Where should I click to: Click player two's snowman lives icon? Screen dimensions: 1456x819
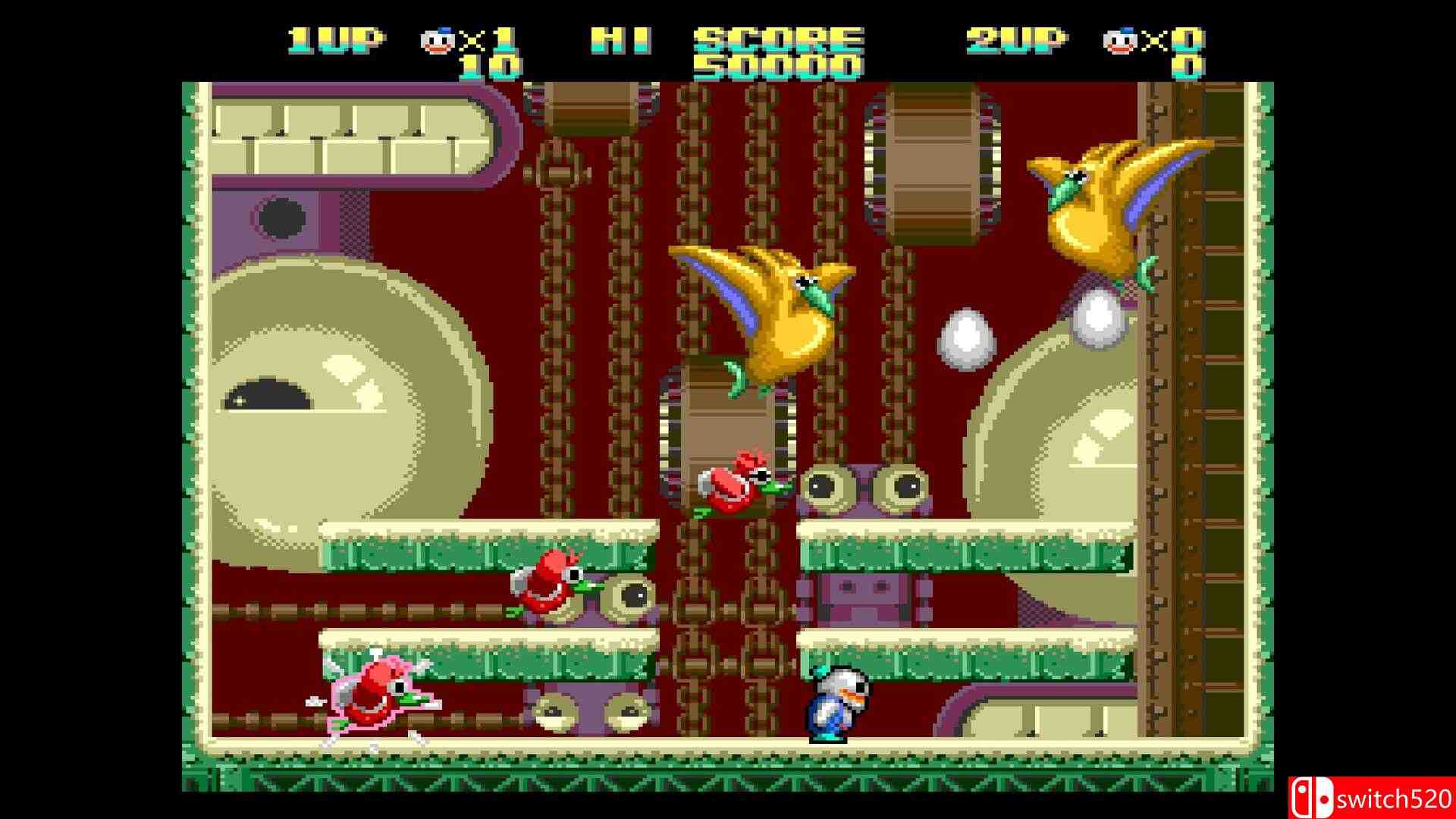coord(1119,40)
